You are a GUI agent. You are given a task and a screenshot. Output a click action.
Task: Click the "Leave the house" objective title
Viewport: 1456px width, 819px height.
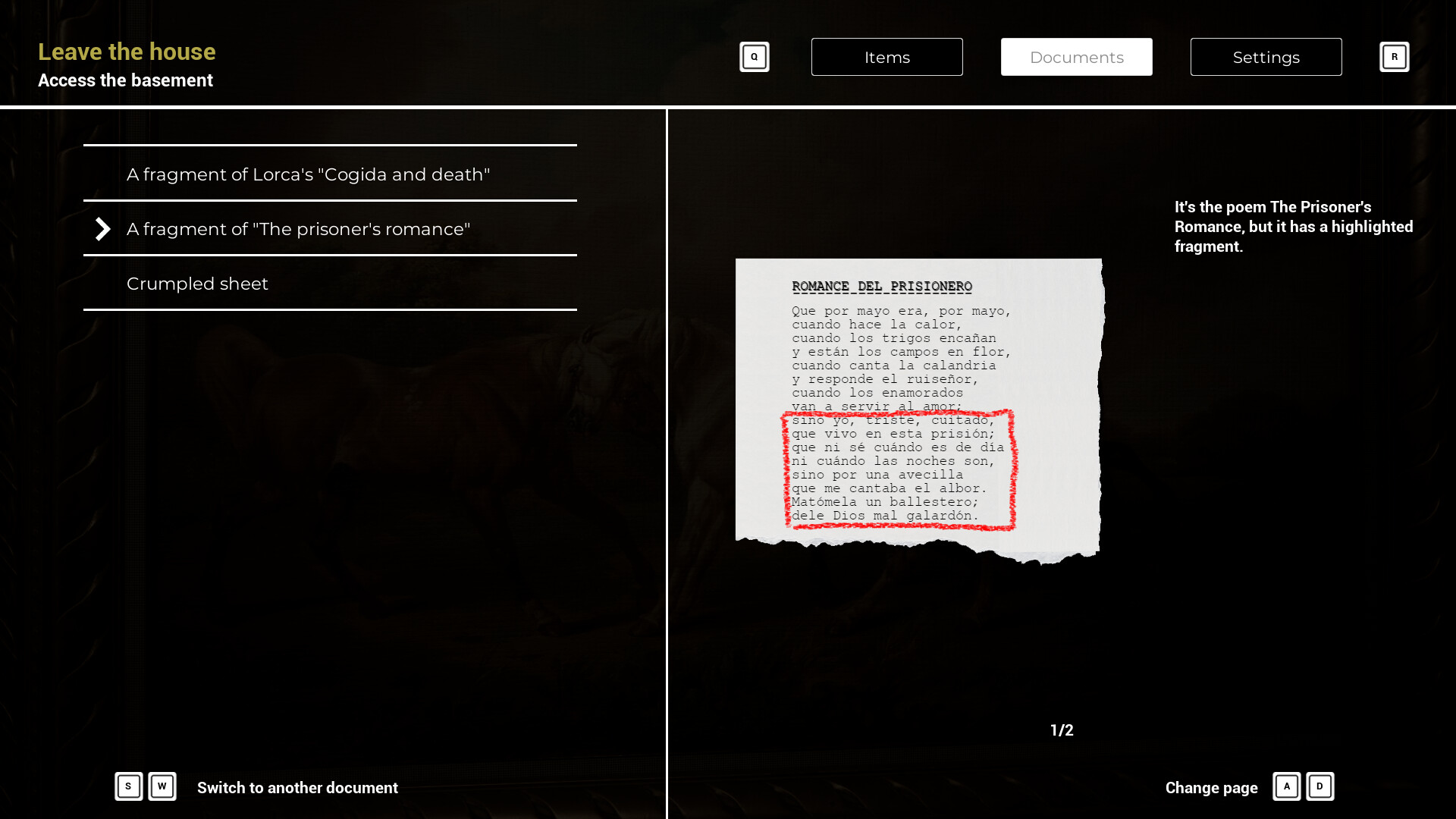(x=126, y=52)
